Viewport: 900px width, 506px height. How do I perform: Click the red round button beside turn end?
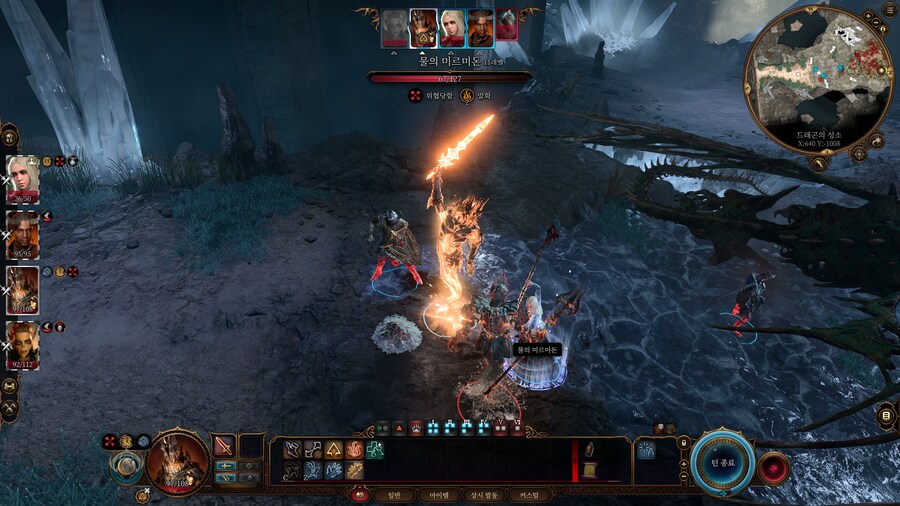point(773,468)
